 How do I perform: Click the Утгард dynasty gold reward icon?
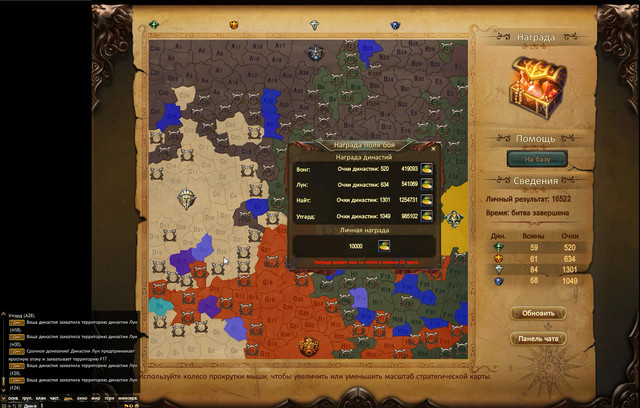click(427, 214)
